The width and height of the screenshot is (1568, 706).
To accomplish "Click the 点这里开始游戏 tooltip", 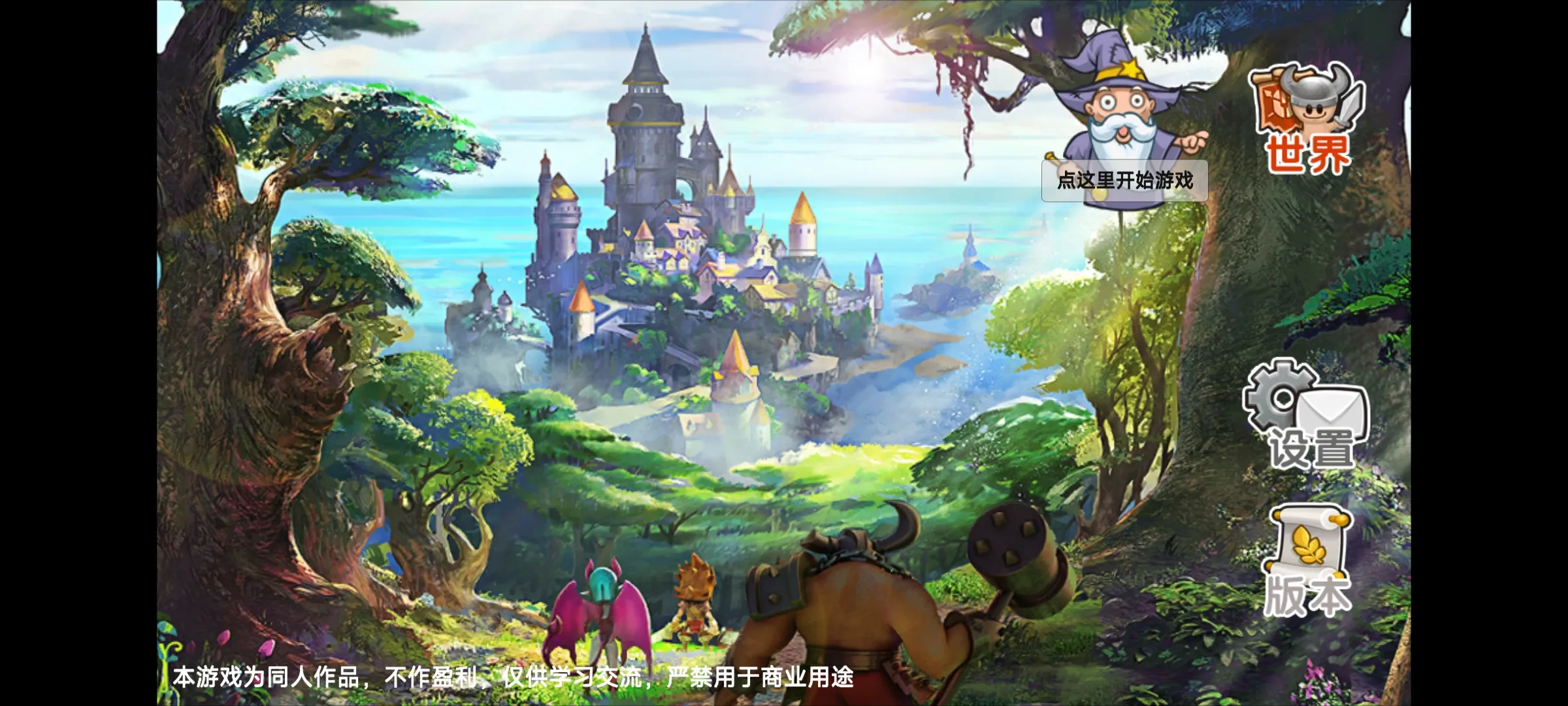I will (1124, 180).
